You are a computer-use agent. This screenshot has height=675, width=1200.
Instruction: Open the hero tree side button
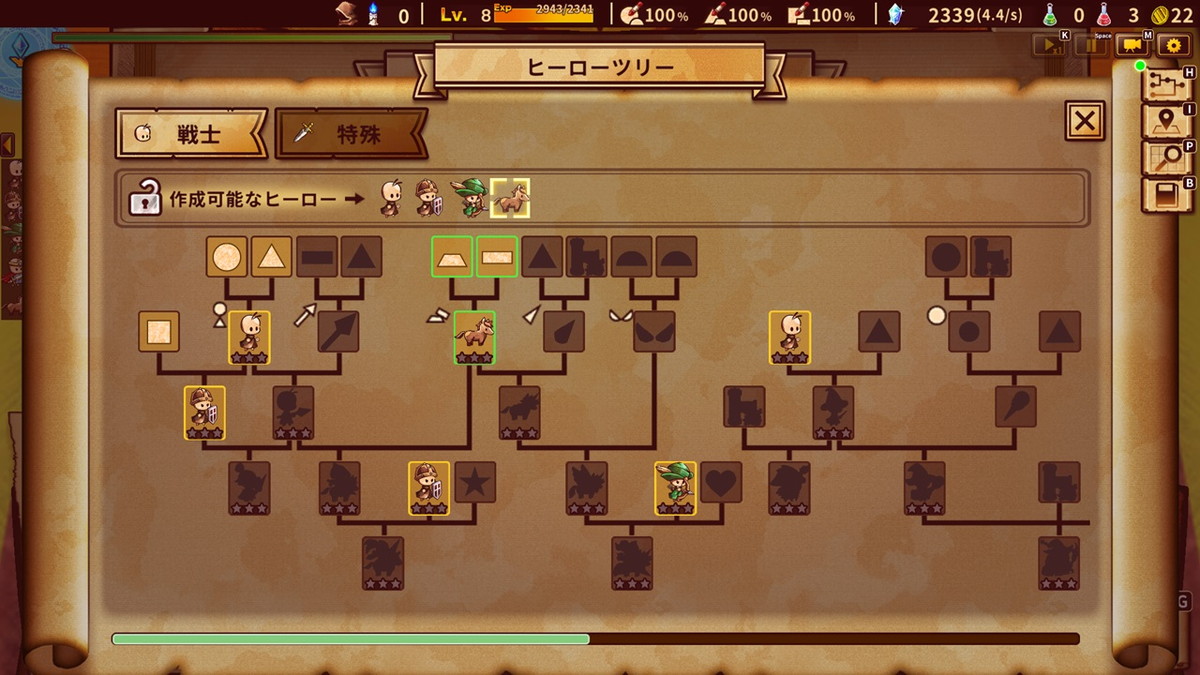pyautogui.click(x=1165, y=84)
